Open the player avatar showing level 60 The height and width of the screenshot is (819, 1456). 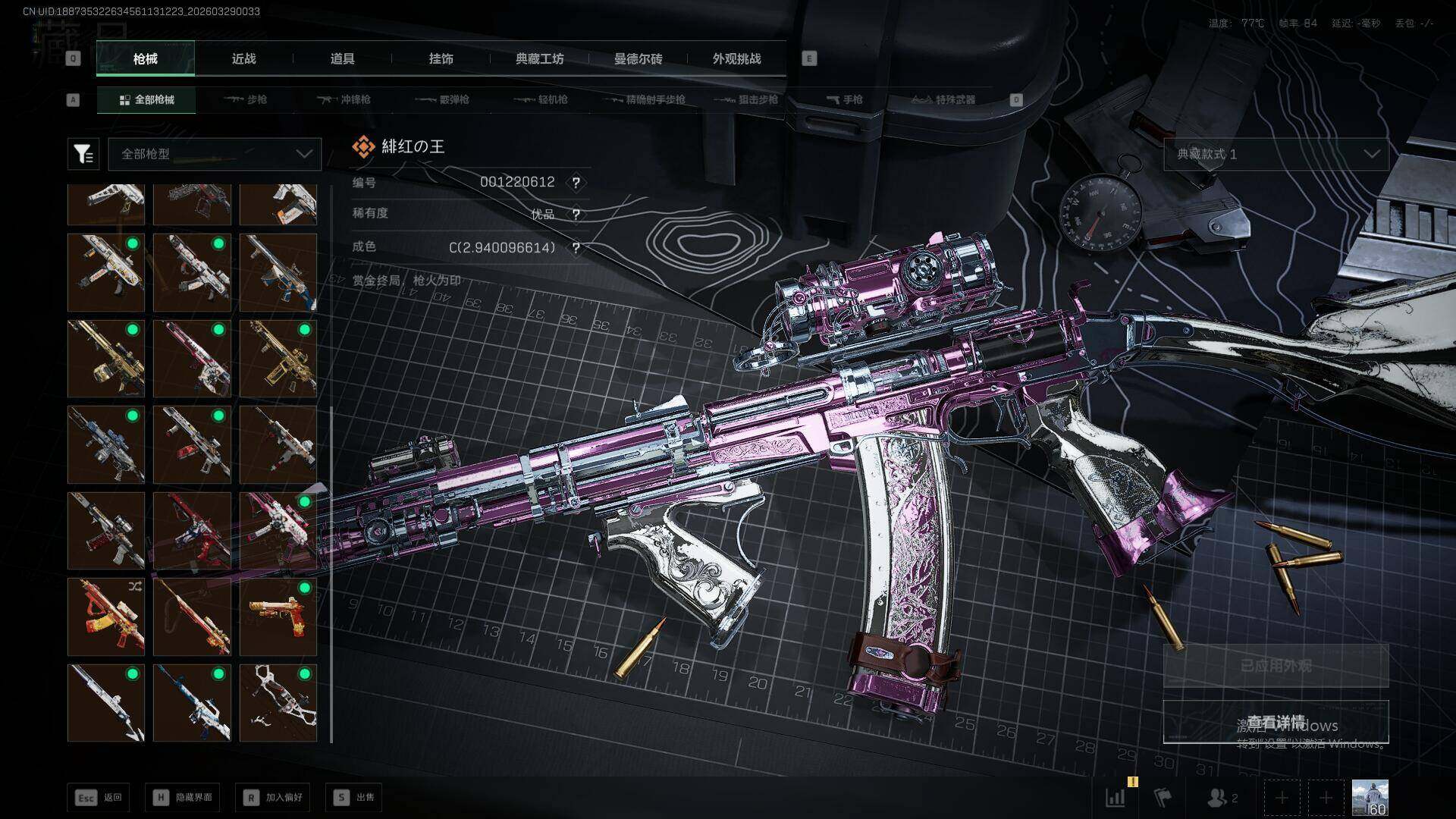click(1370, 797)
